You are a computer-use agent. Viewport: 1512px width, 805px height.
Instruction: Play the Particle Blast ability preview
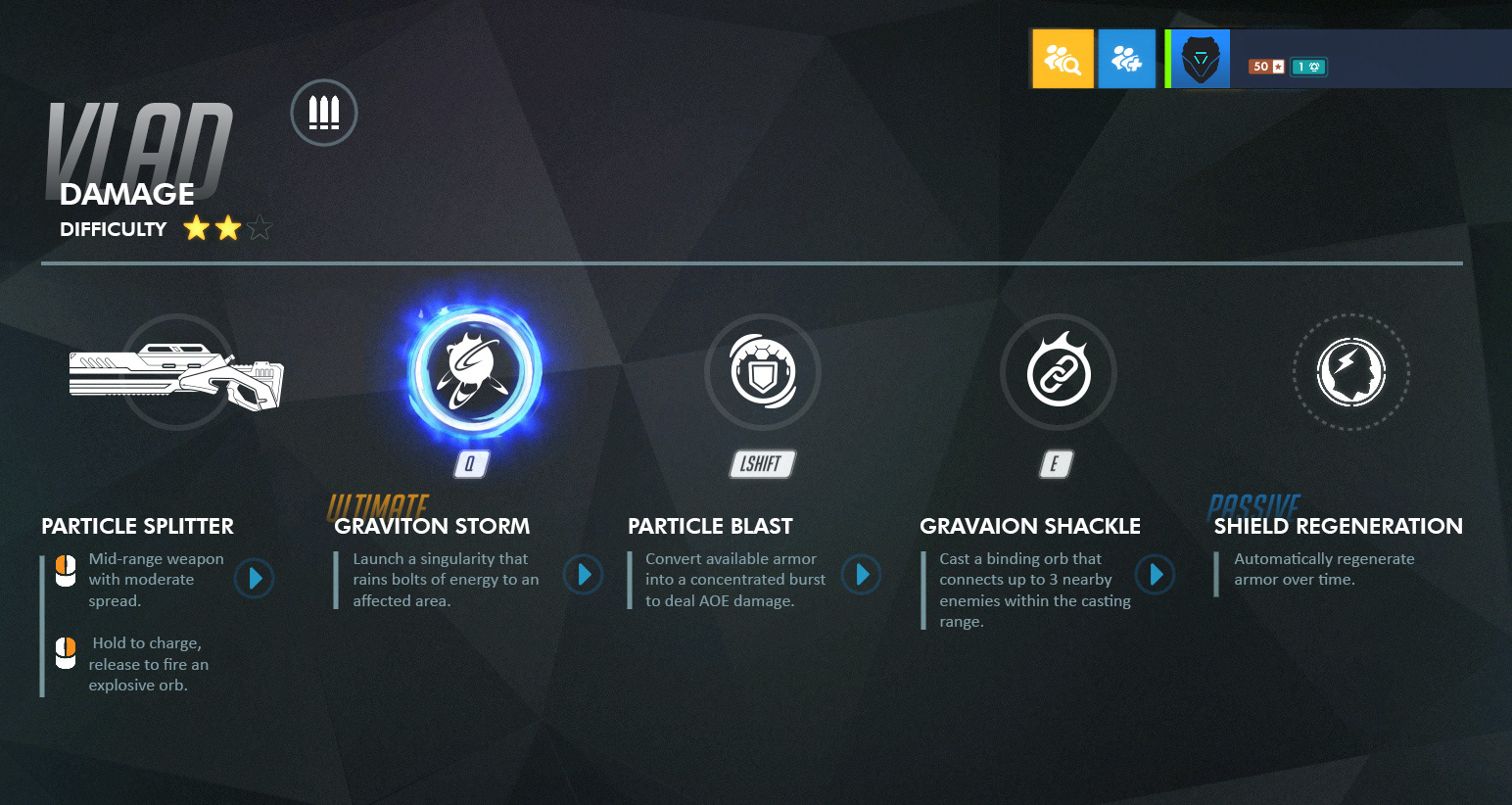862,576
